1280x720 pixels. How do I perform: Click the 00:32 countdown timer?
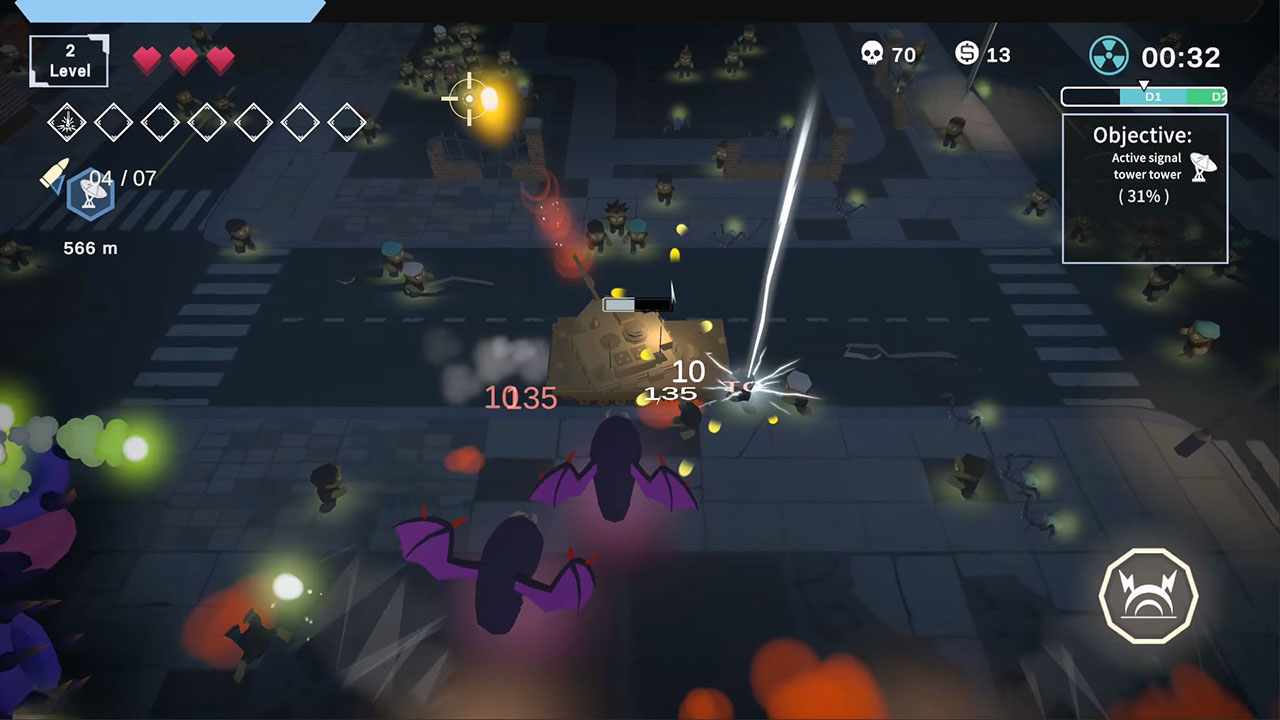(x=1180, y=56)
